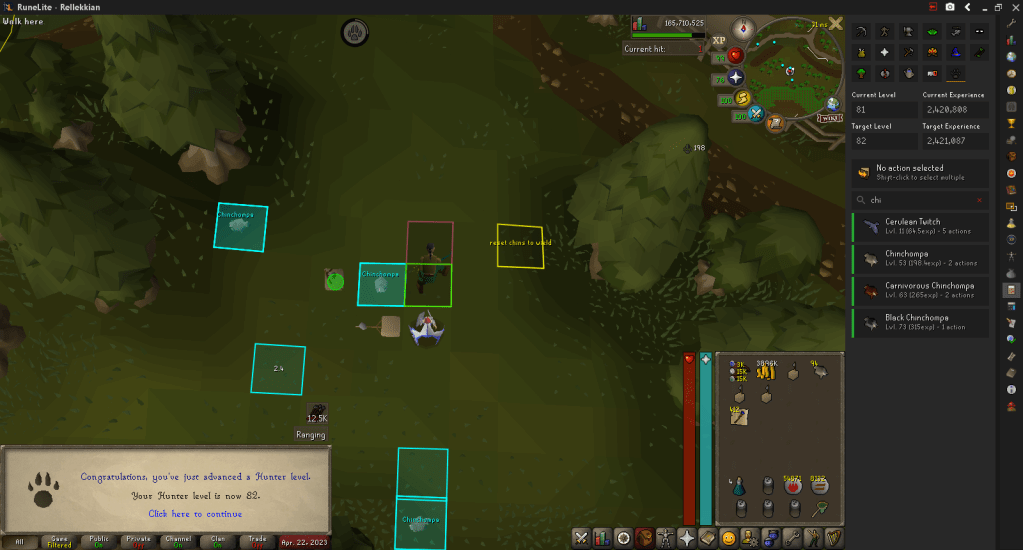Select the coins stack in the inventory
The width and height of the screenshot is (1023, 550).
[768, 372]
